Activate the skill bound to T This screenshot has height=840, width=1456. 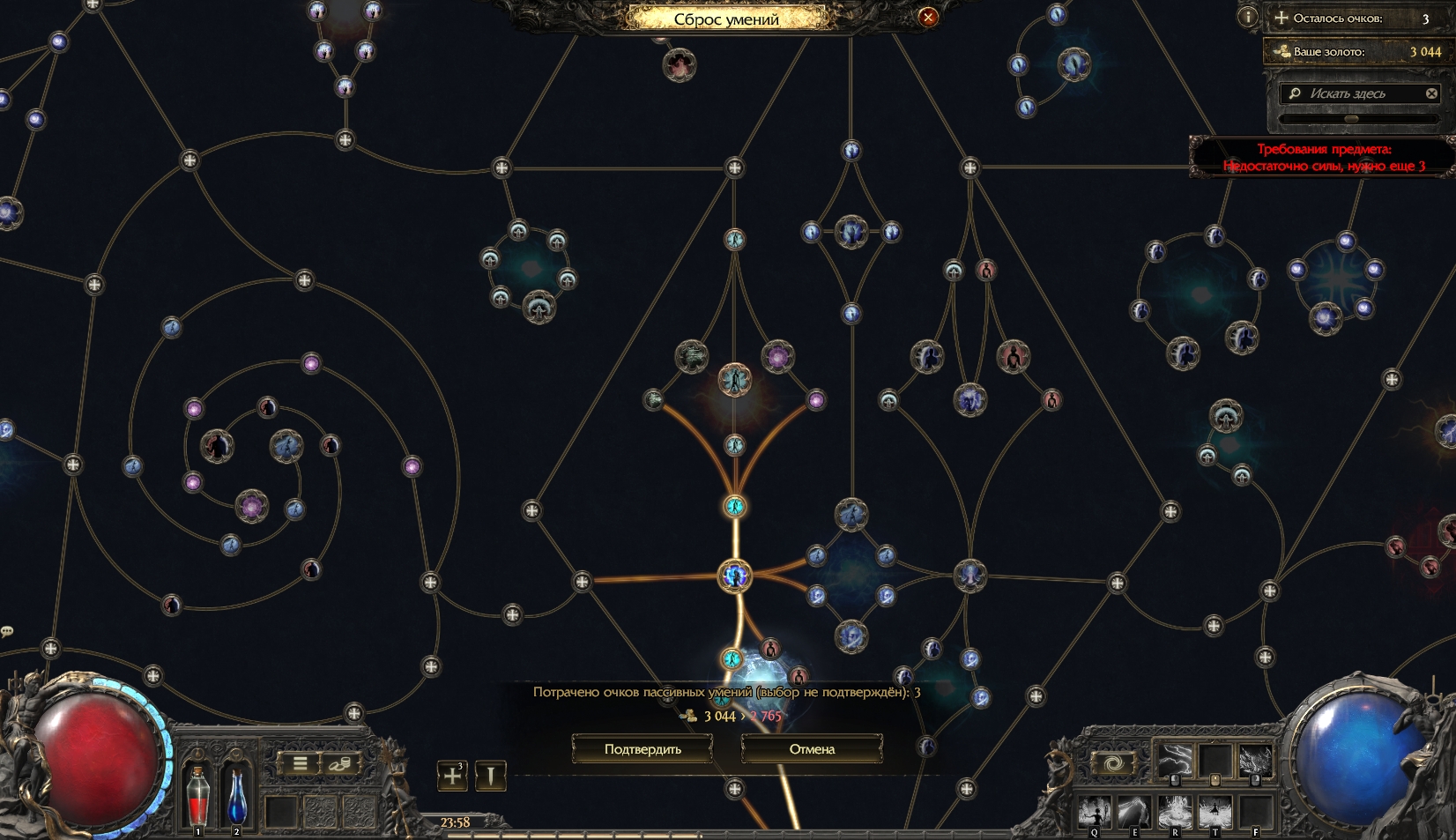tap(1215, 811)
